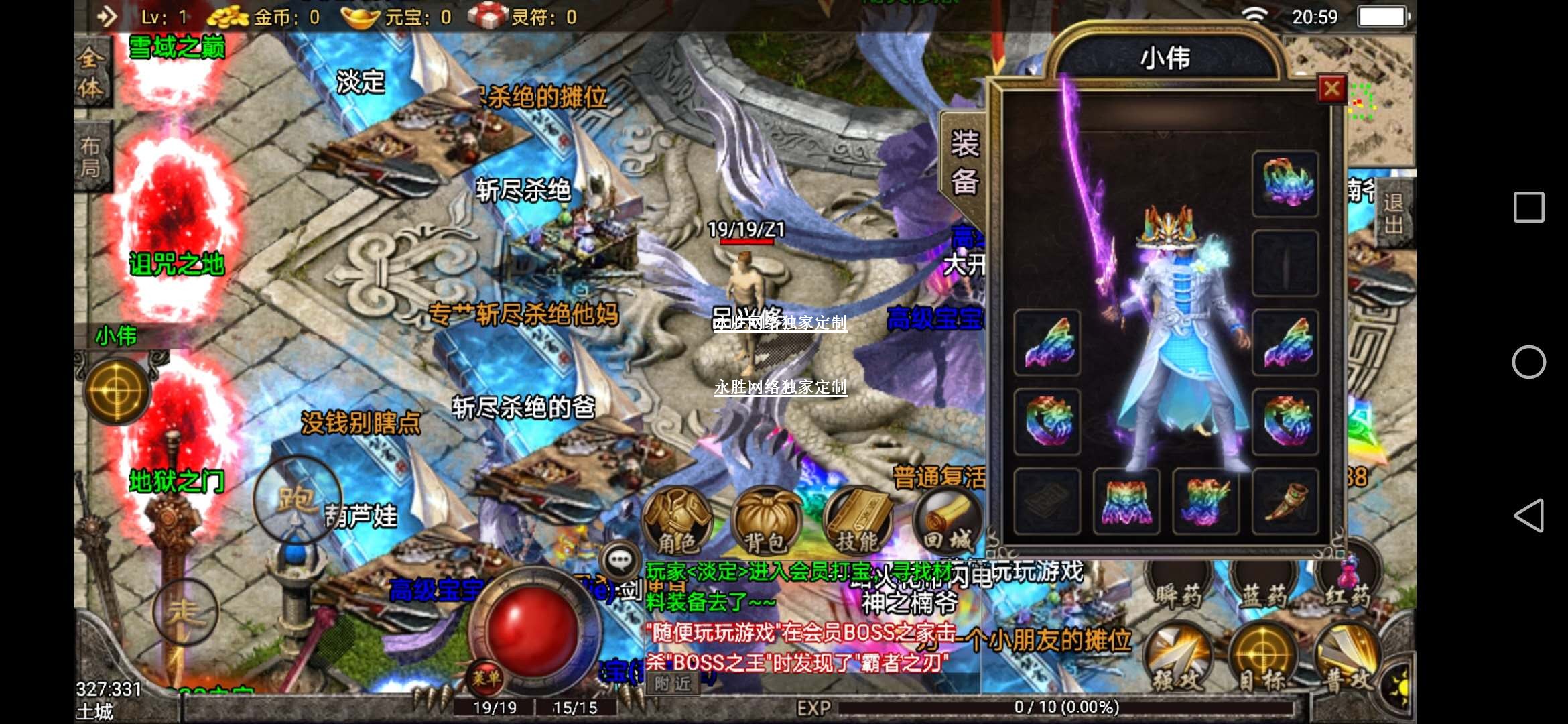
Task: Open the 布局 layout tab
Action: pos(90,156)
